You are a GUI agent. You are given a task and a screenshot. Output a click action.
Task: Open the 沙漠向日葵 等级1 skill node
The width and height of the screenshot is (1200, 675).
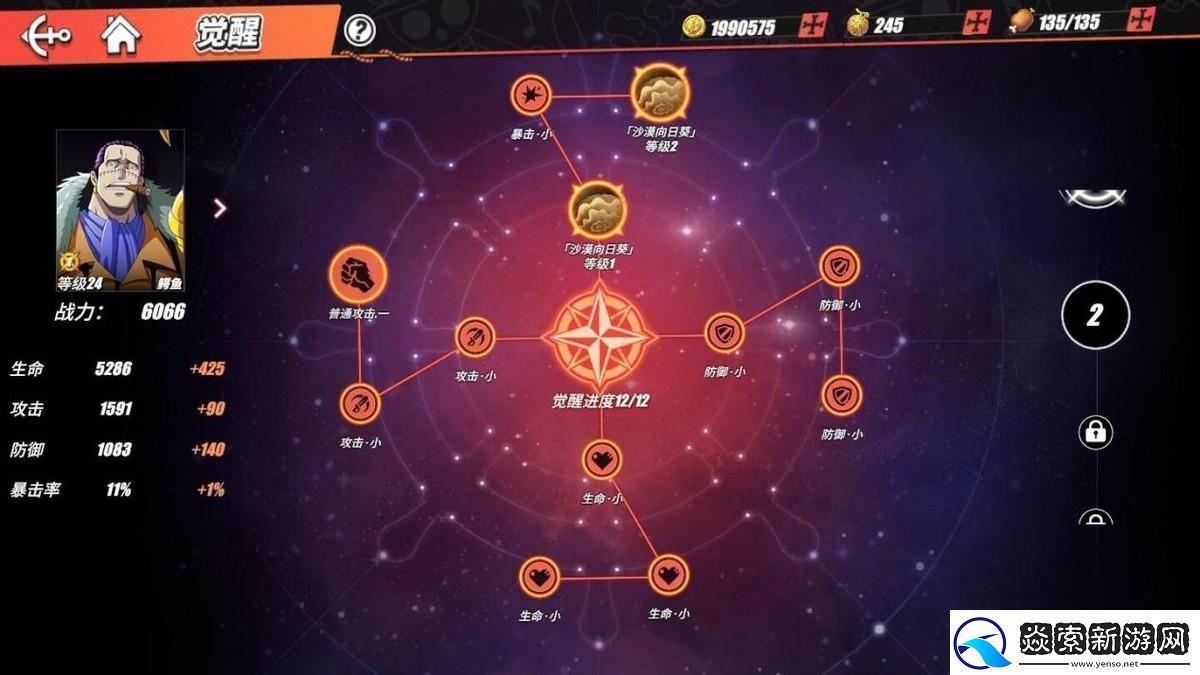[597, 210]
